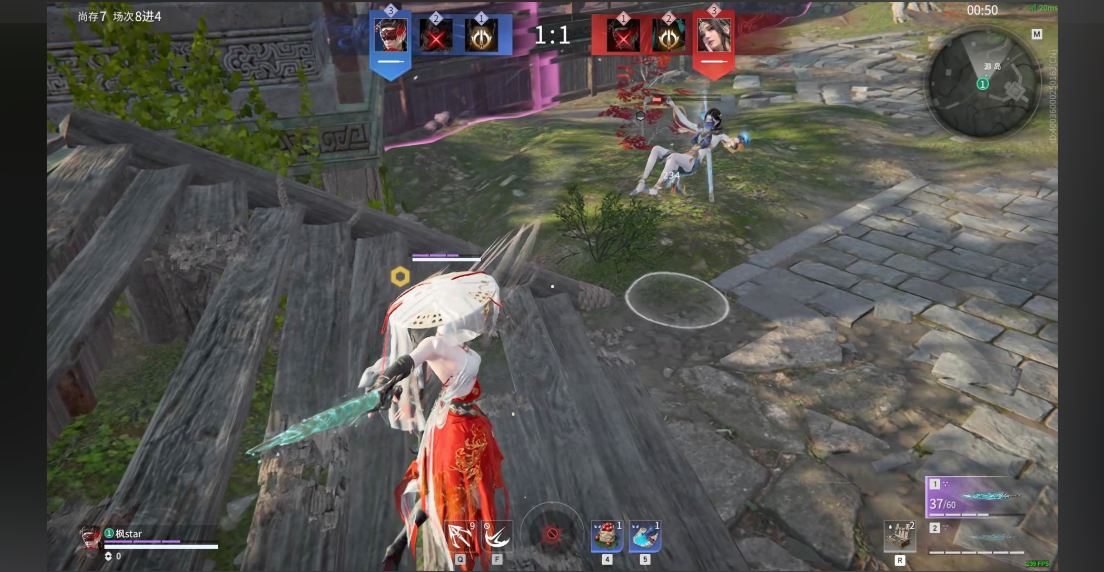The image size is (1104, 572).
Task: Click the blue team masked hero portrait
Action: pos(390,36)
